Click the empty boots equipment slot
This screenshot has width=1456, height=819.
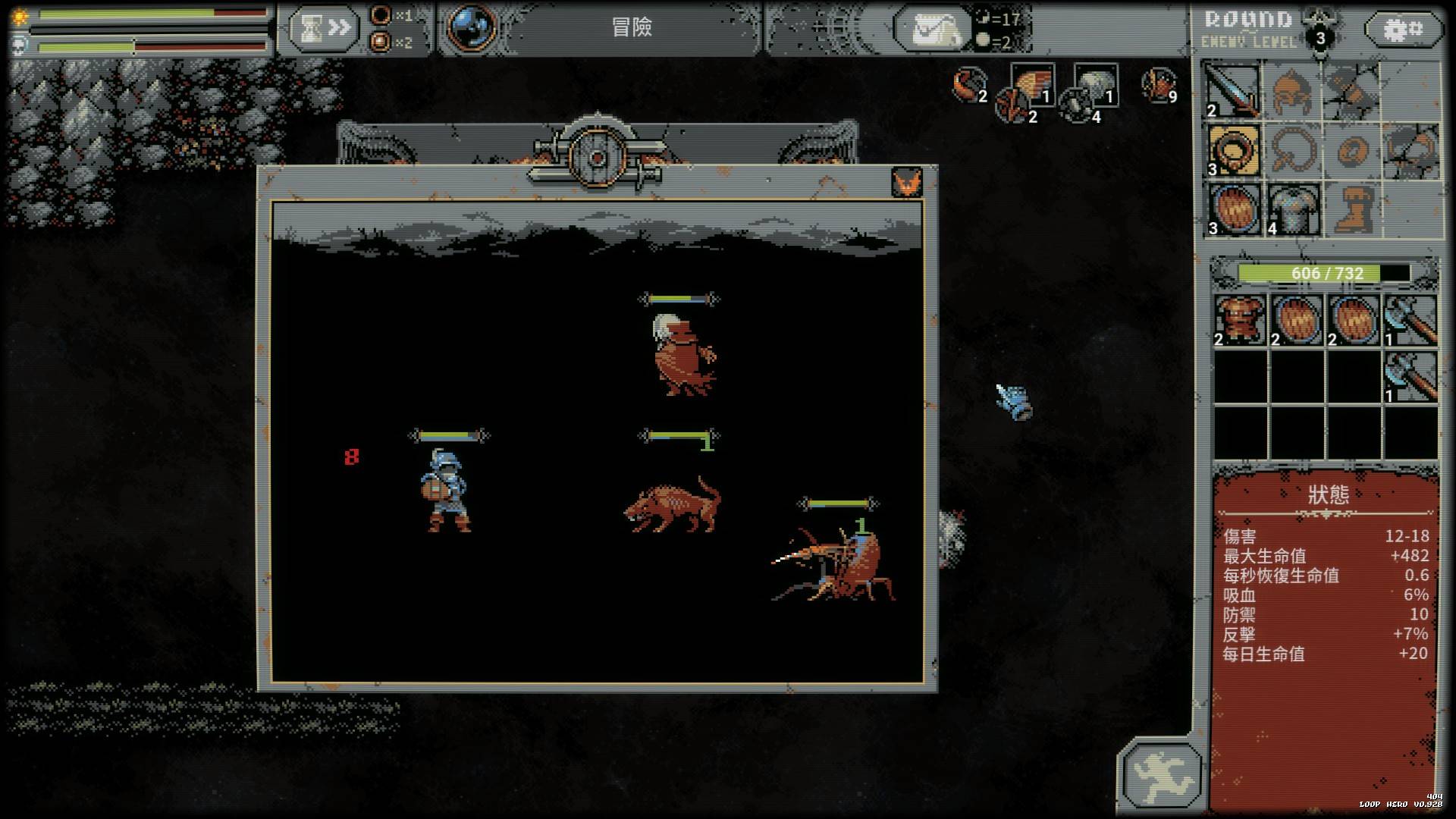1351,209
